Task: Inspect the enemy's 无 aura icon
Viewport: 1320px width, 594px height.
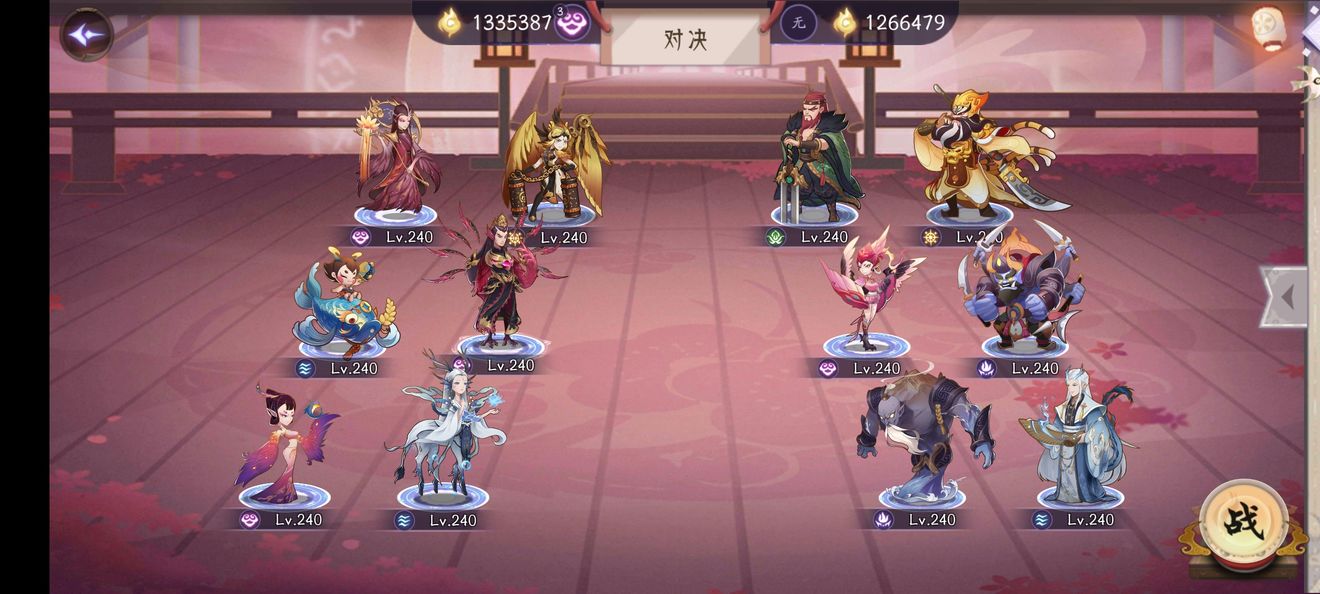Action: point(798,22)
